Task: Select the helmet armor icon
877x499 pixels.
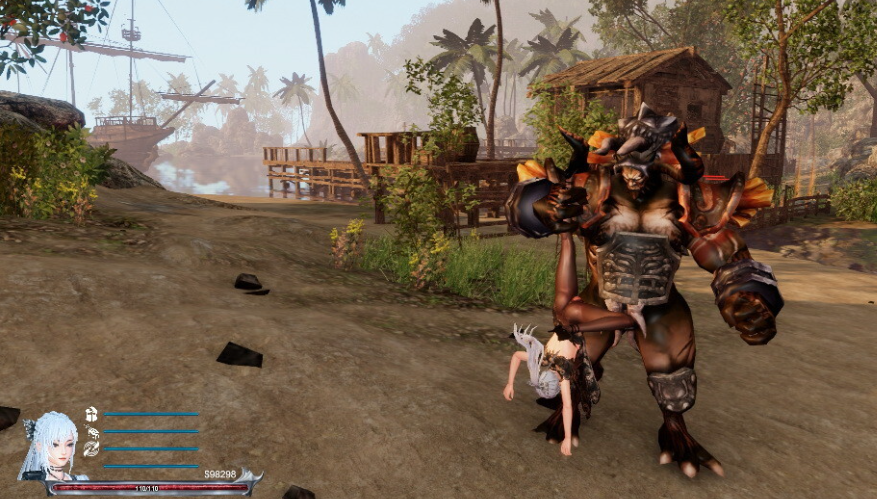Action: (91, 414)
